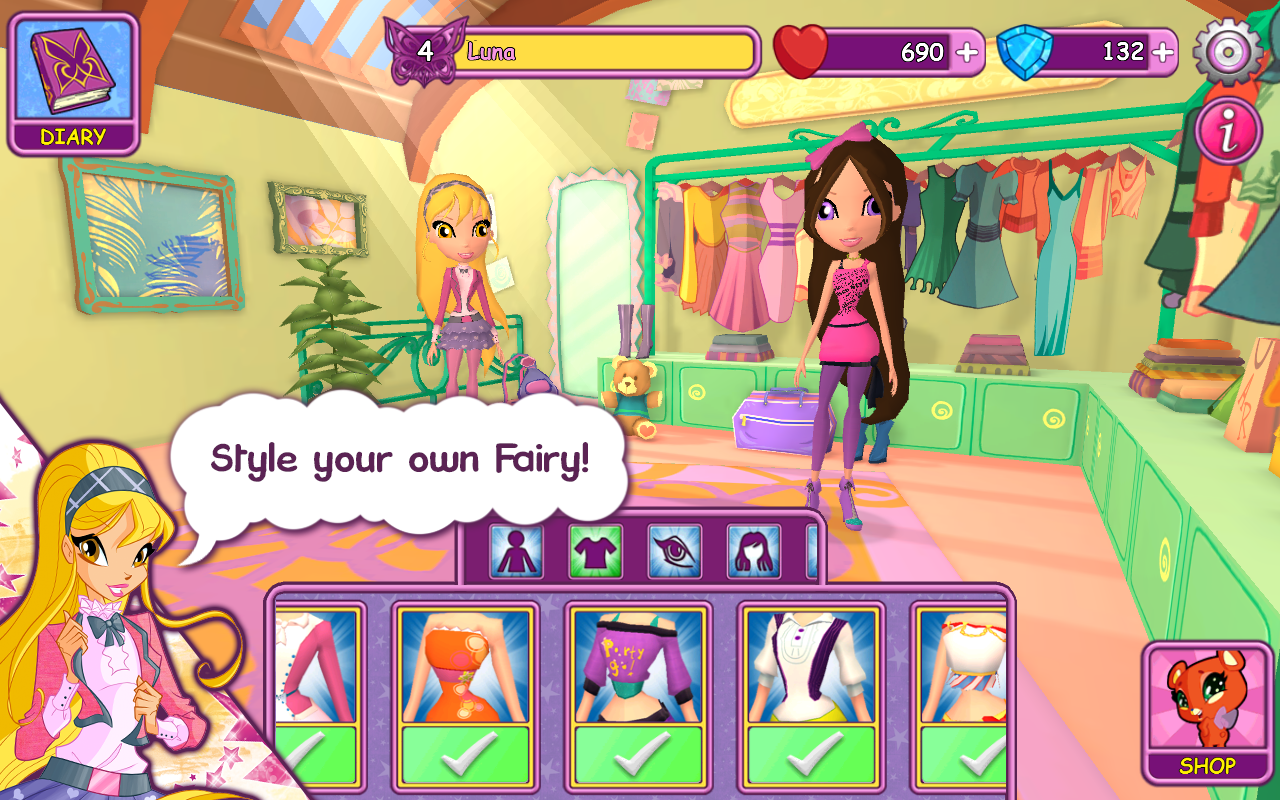Buy more blue gems with the plus button
The width and height of the screenshot is (1280, 800).
1162,52
